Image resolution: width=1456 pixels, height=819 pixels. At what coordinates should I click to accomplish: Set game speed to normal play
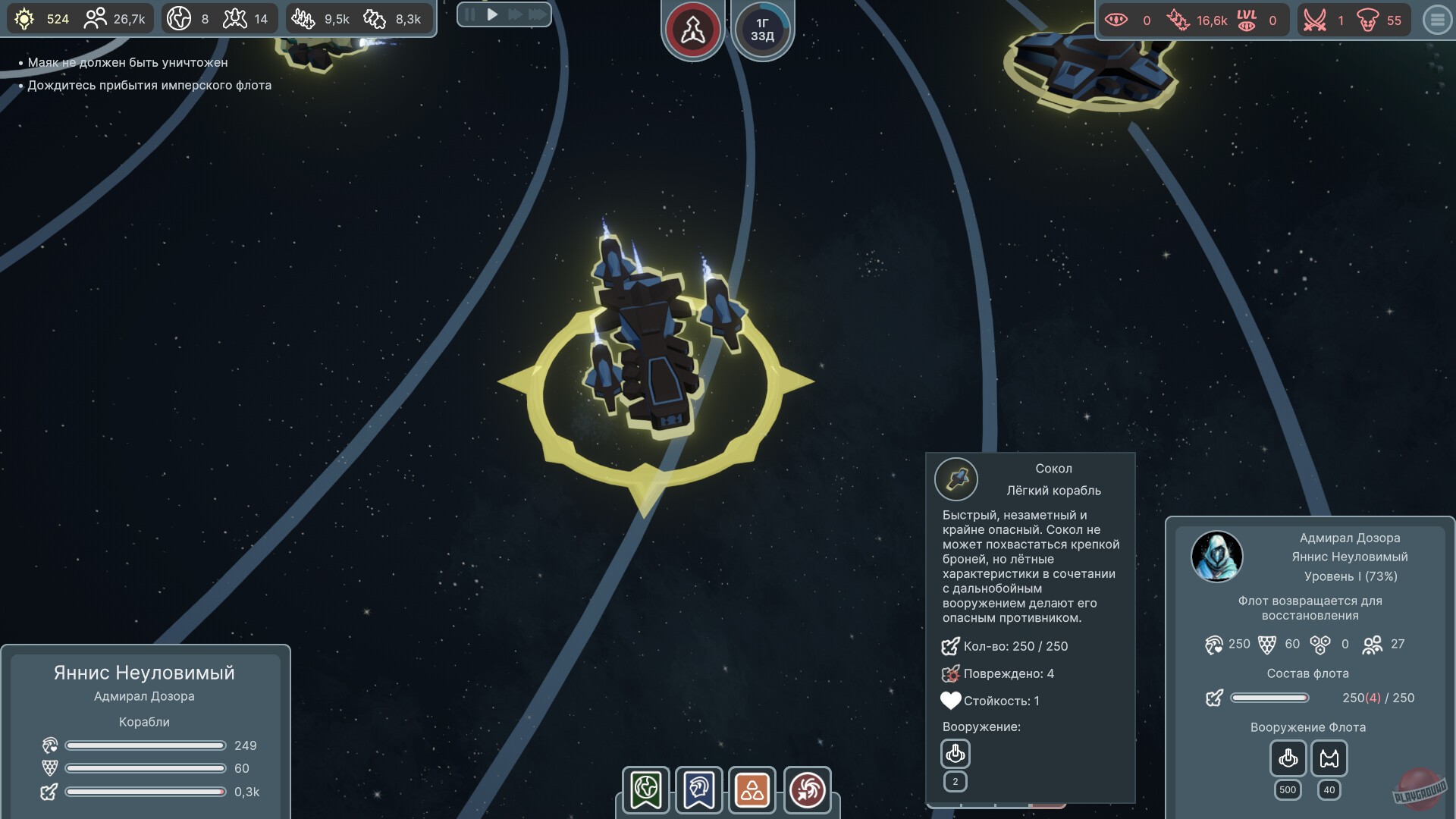(492, 14)
